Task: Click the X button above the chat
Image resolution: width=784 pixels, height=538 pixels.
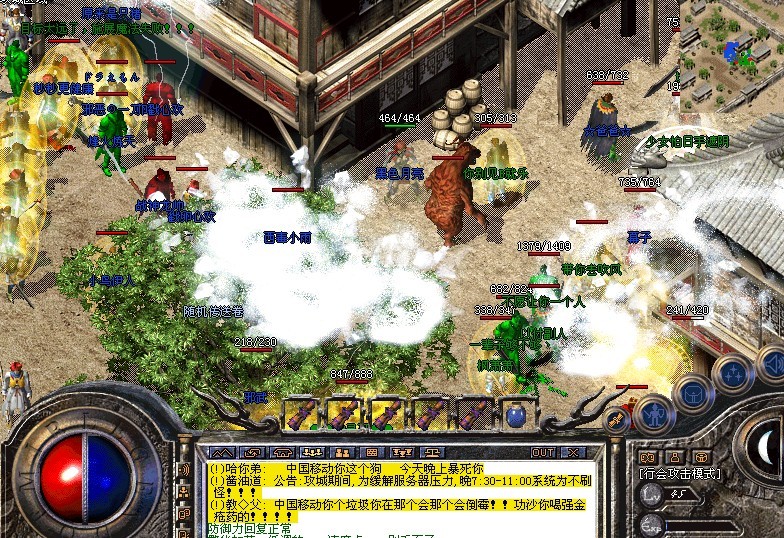Action: [572, 452]
